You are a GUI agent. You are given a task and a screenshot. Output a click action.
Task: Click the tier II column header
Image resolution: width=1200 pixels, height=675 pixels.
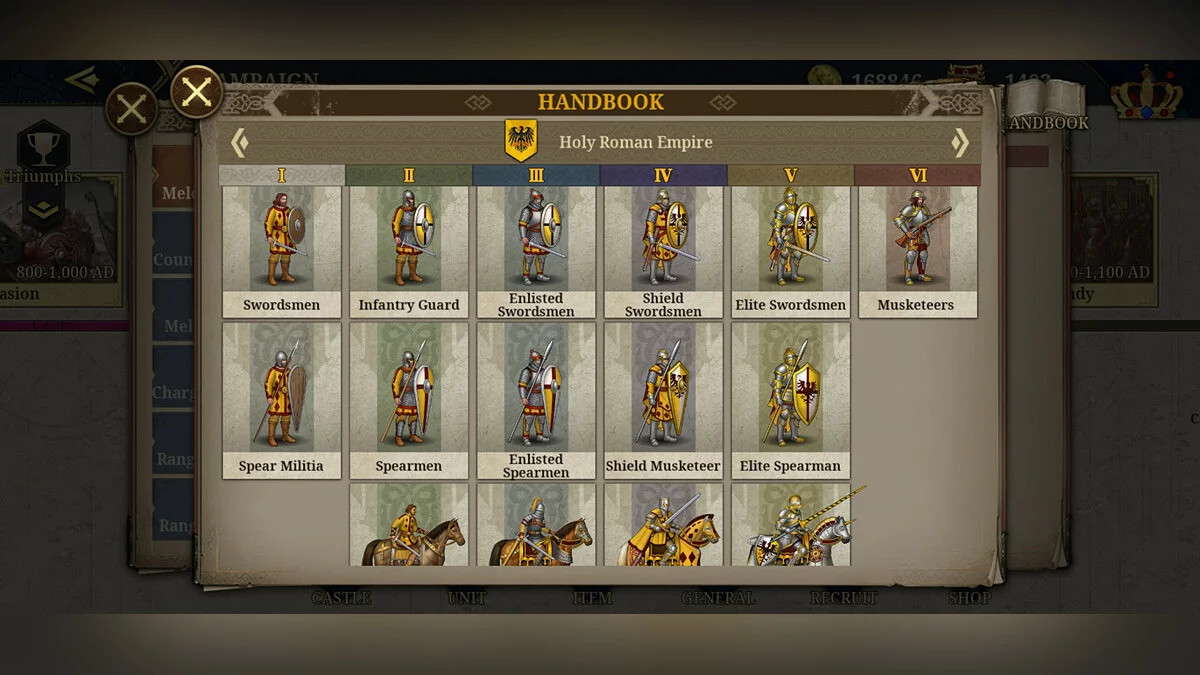[409, 176]
